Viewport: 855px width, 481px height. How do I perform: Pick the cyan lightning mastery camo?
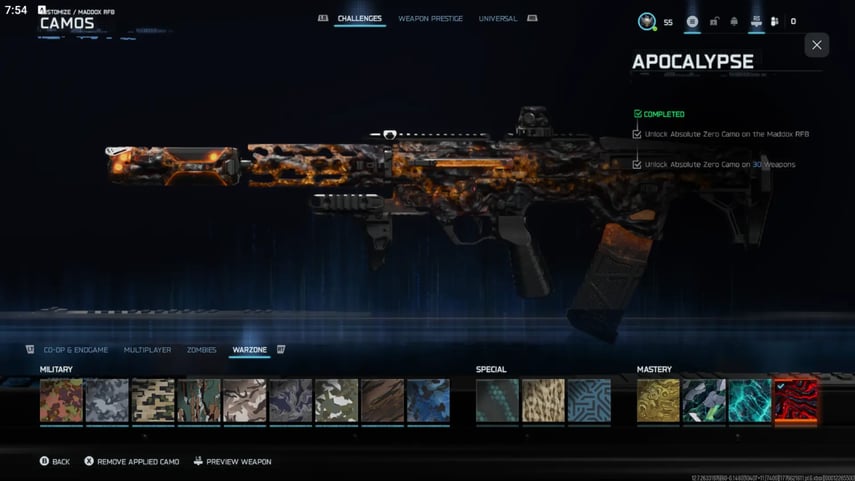(750, 400)
